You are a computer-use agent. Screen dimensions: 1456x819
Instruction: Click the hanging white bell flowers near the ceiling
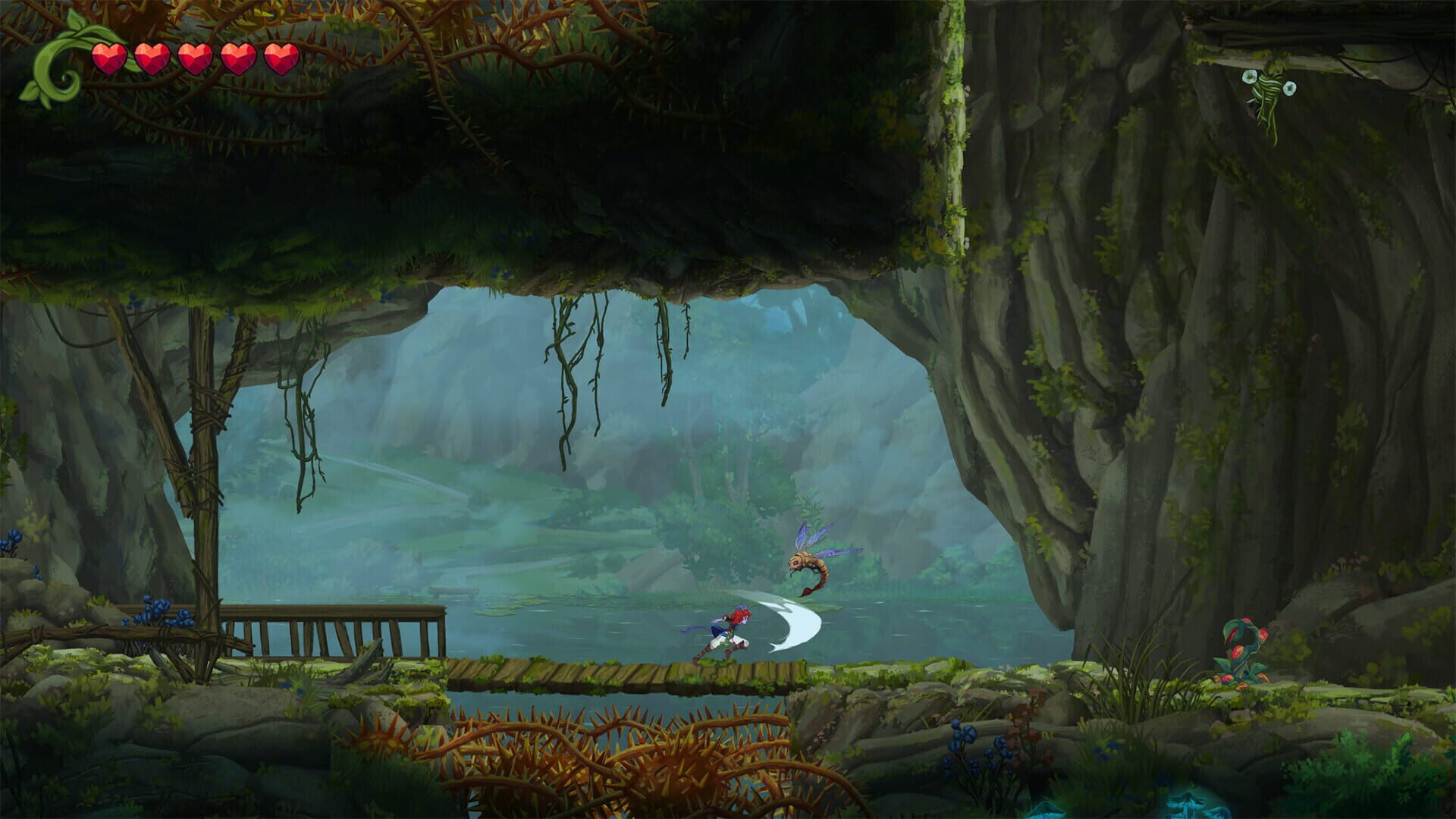[x=1266, y=83]
